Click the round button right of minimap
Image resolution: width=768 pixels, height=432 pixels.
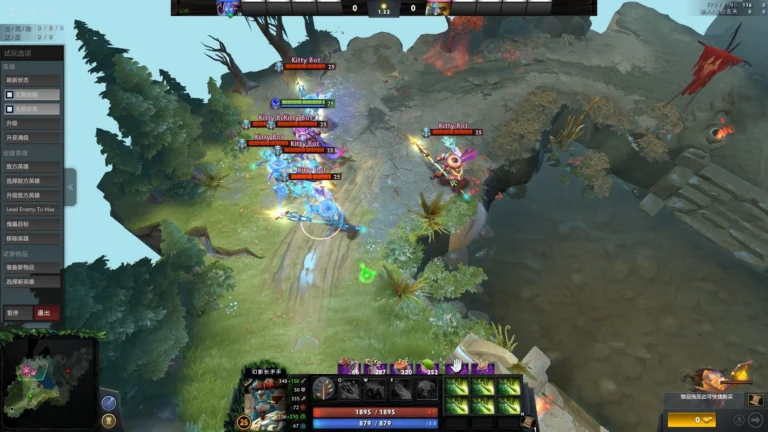point(108,402)
